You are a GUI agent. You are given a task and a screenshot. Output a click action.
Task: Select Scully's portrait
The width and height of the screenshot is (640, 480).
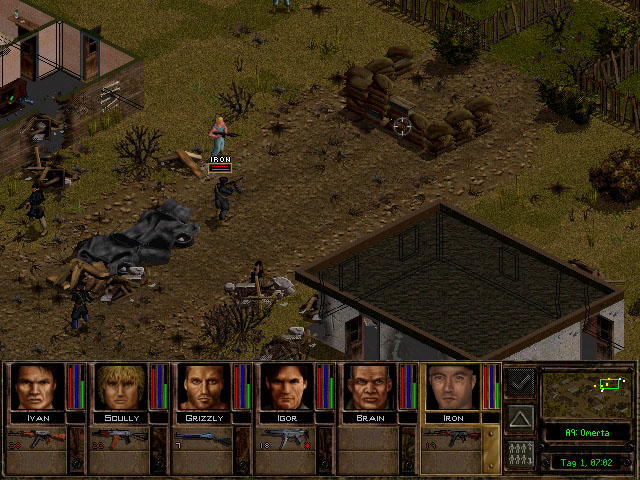click(121, 387)
